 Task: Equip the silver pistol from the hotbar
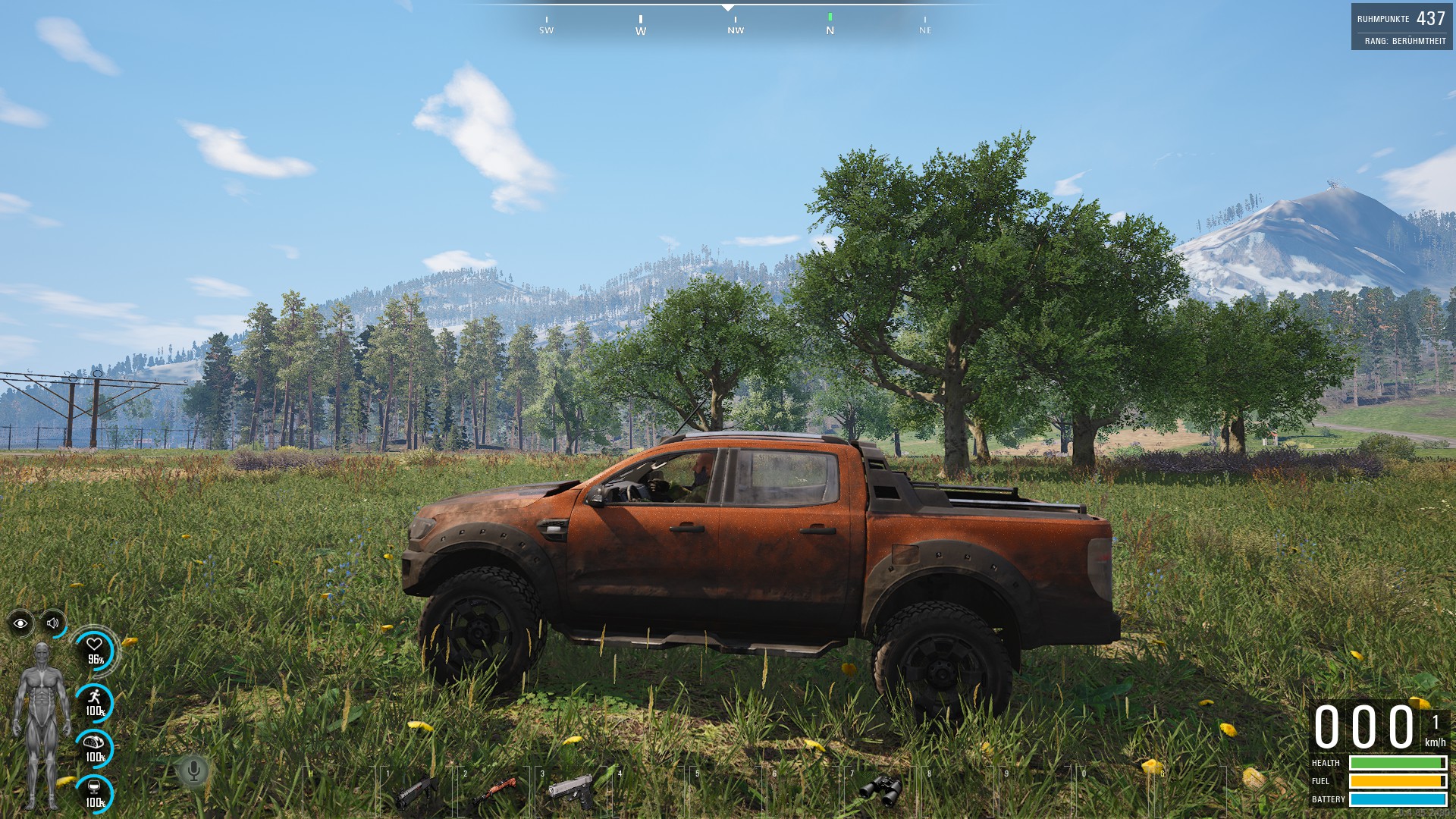click(x=572, y=792)
